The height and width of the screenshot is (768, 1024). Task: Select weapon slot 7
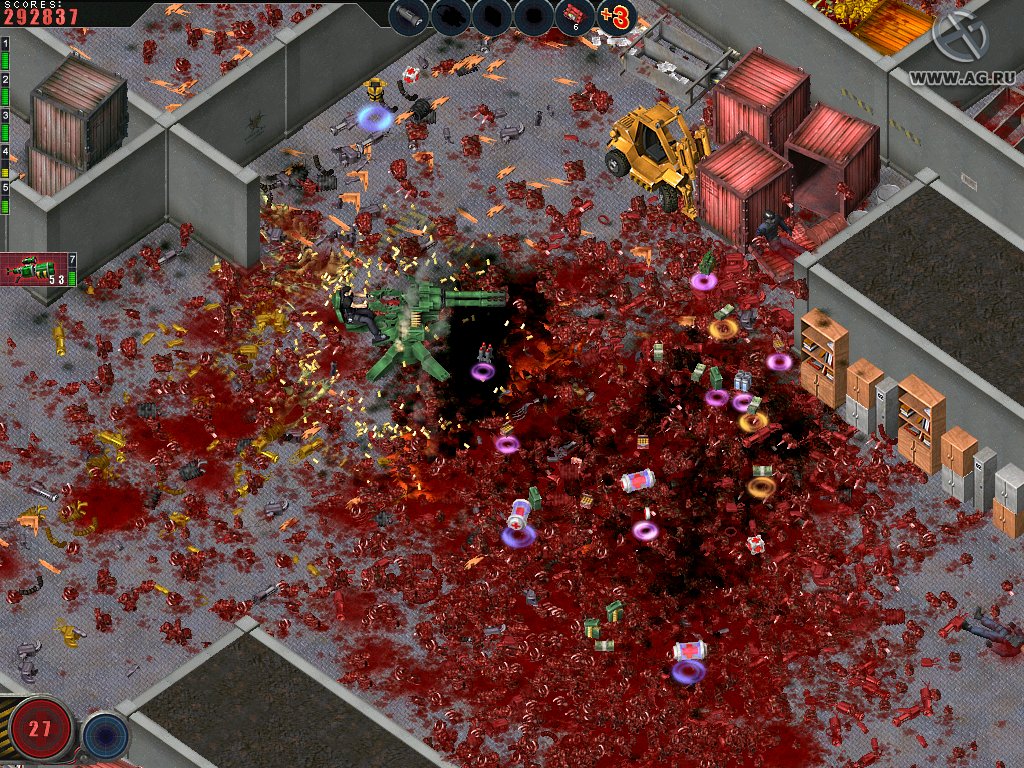coord(73,271)
